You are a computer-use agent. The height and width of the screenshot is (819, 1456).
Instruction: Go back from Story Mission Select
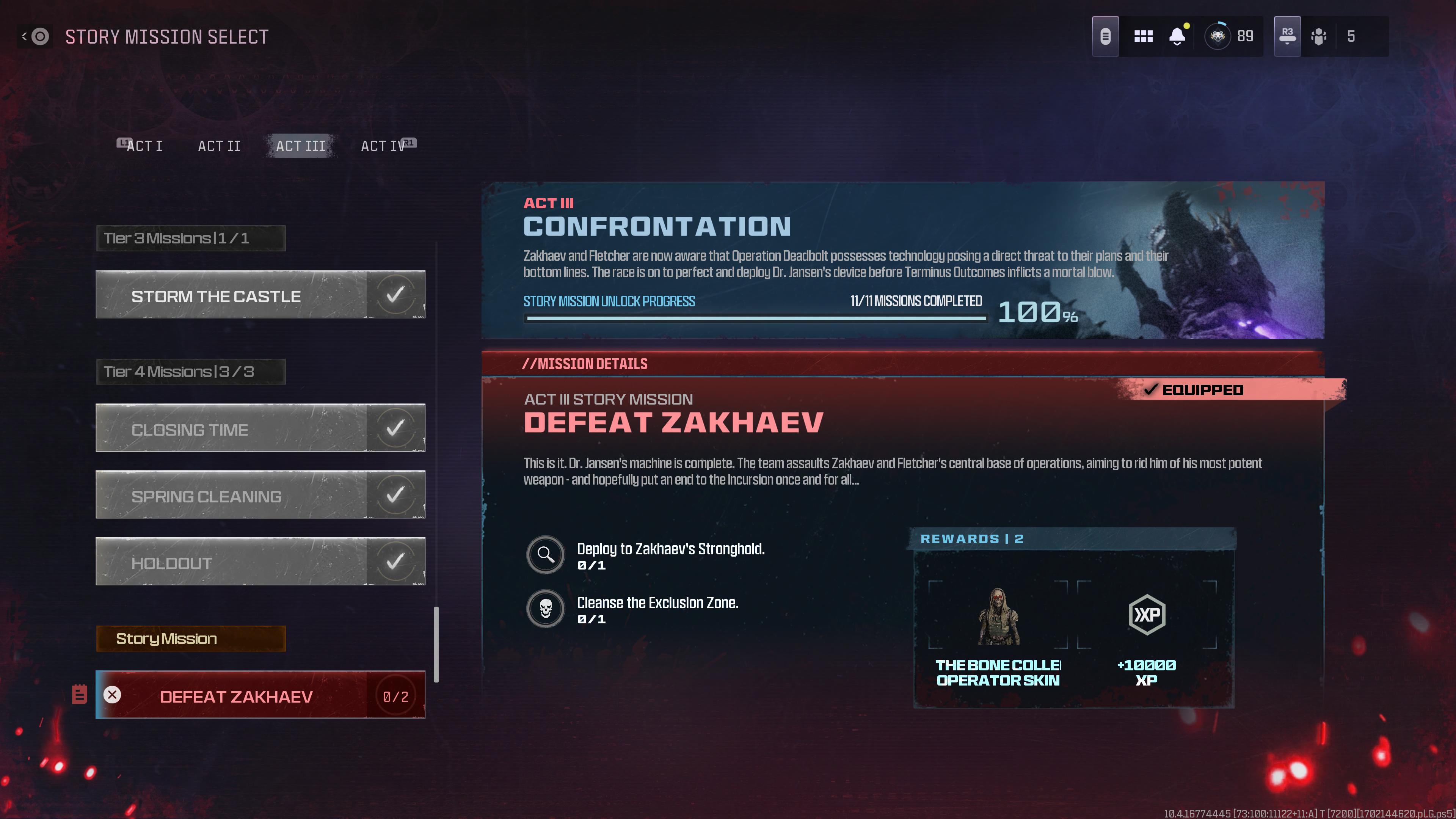[35, 37]
